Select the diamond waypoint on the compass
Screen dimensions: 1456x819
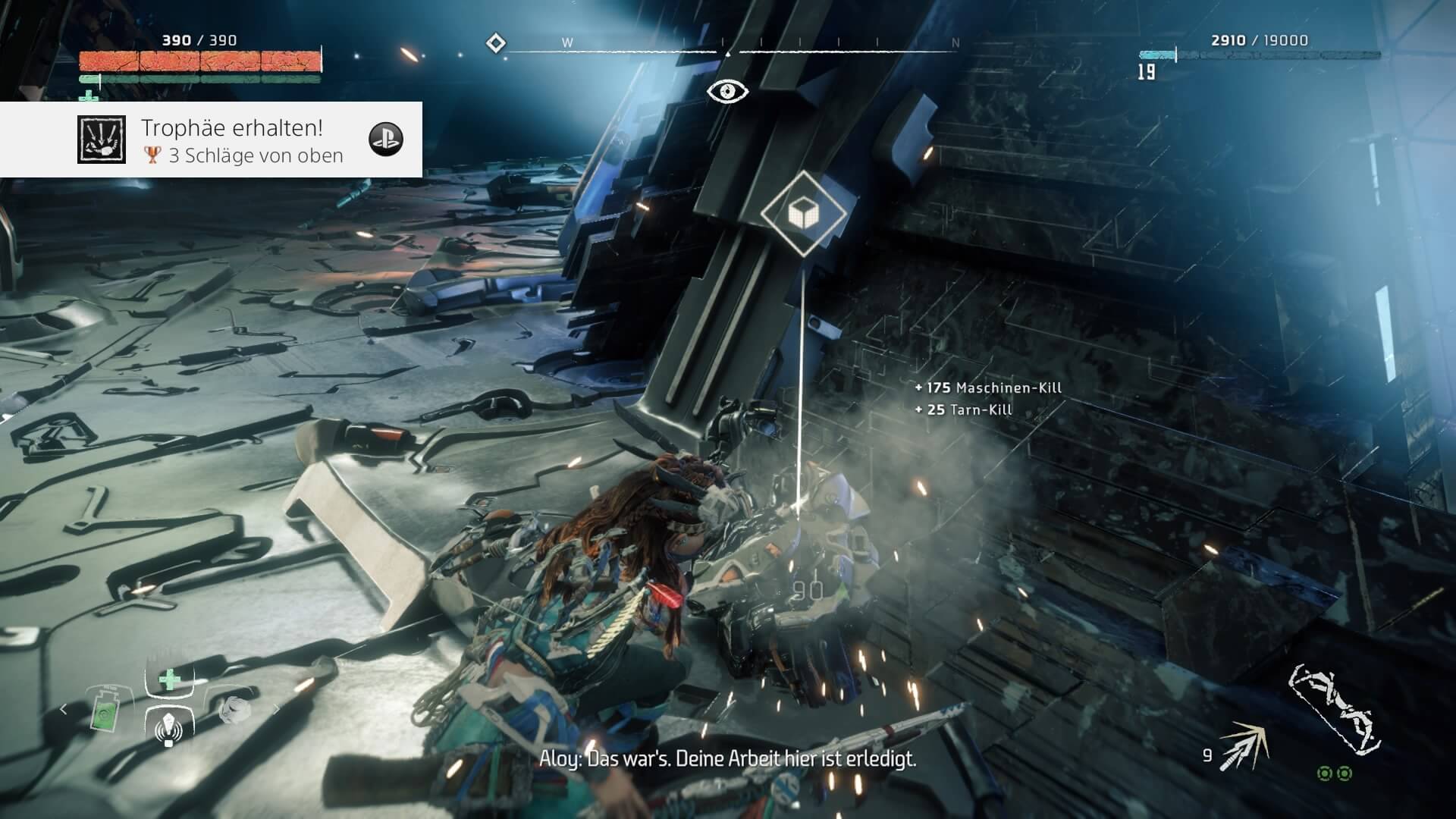click(x=496, y=43)
